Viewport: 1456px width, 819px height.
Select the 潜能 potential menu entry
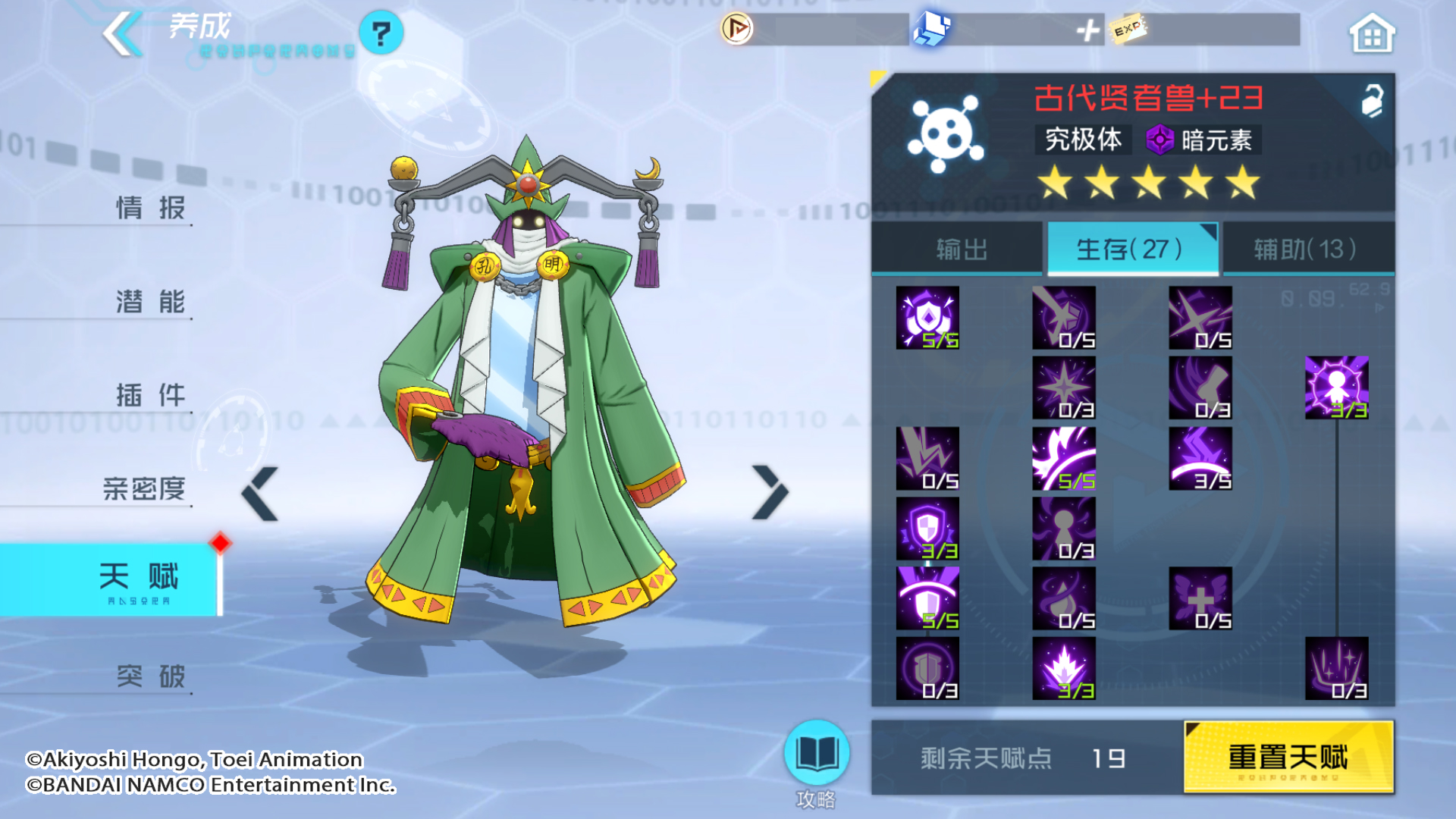click(150, 302)
